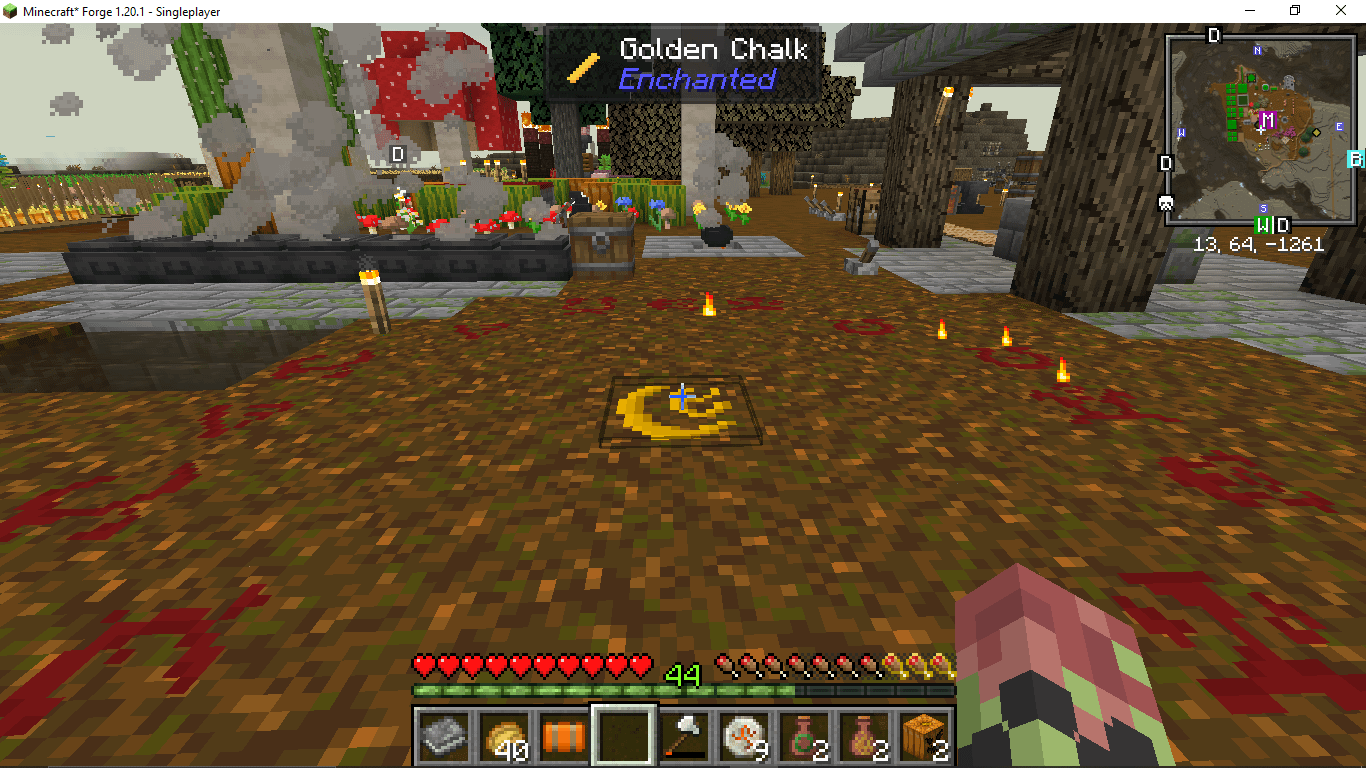Minimize the Minecraft window
The width and height of the screenshot is (1366, 768).
click(x=1249, y=11)
